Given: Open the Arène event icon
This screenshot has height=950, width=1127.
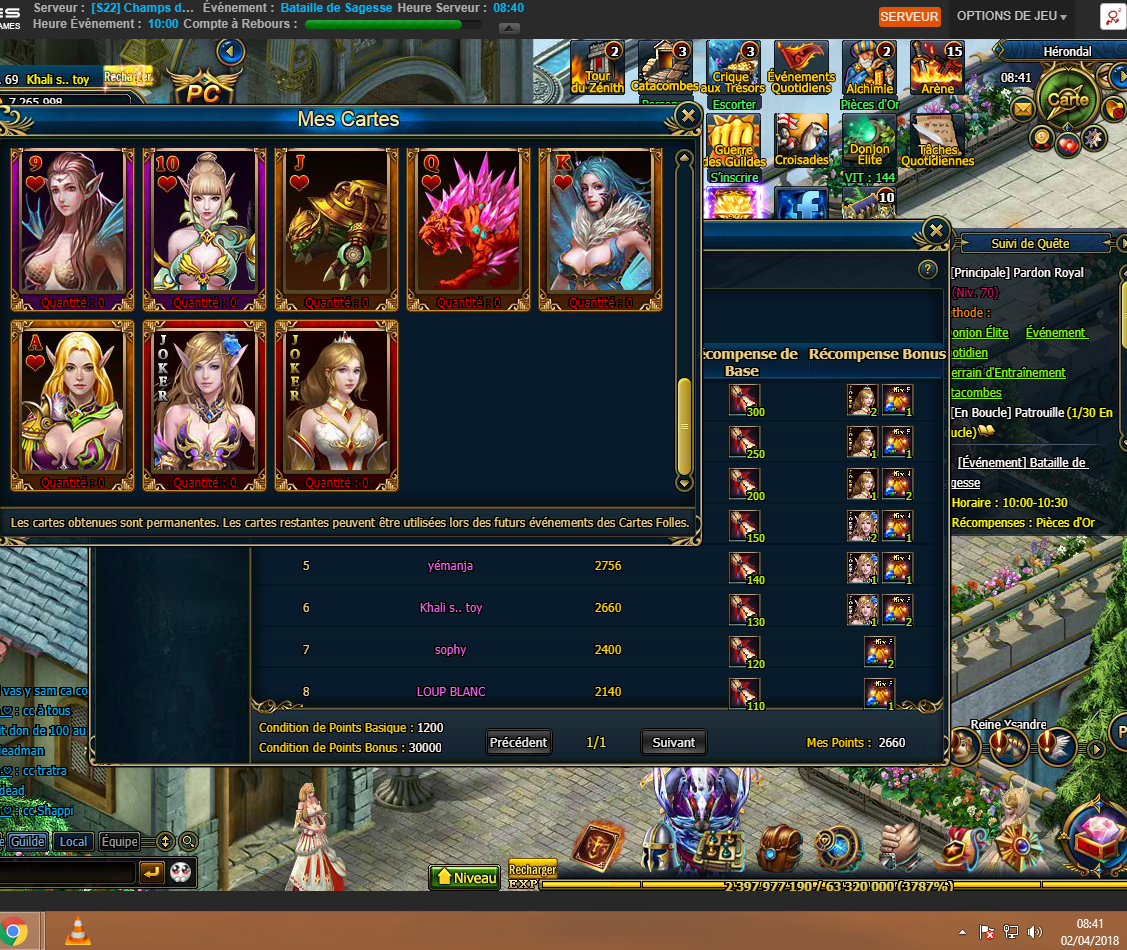Looking at the screenshot, I should [x=937, y=70].
